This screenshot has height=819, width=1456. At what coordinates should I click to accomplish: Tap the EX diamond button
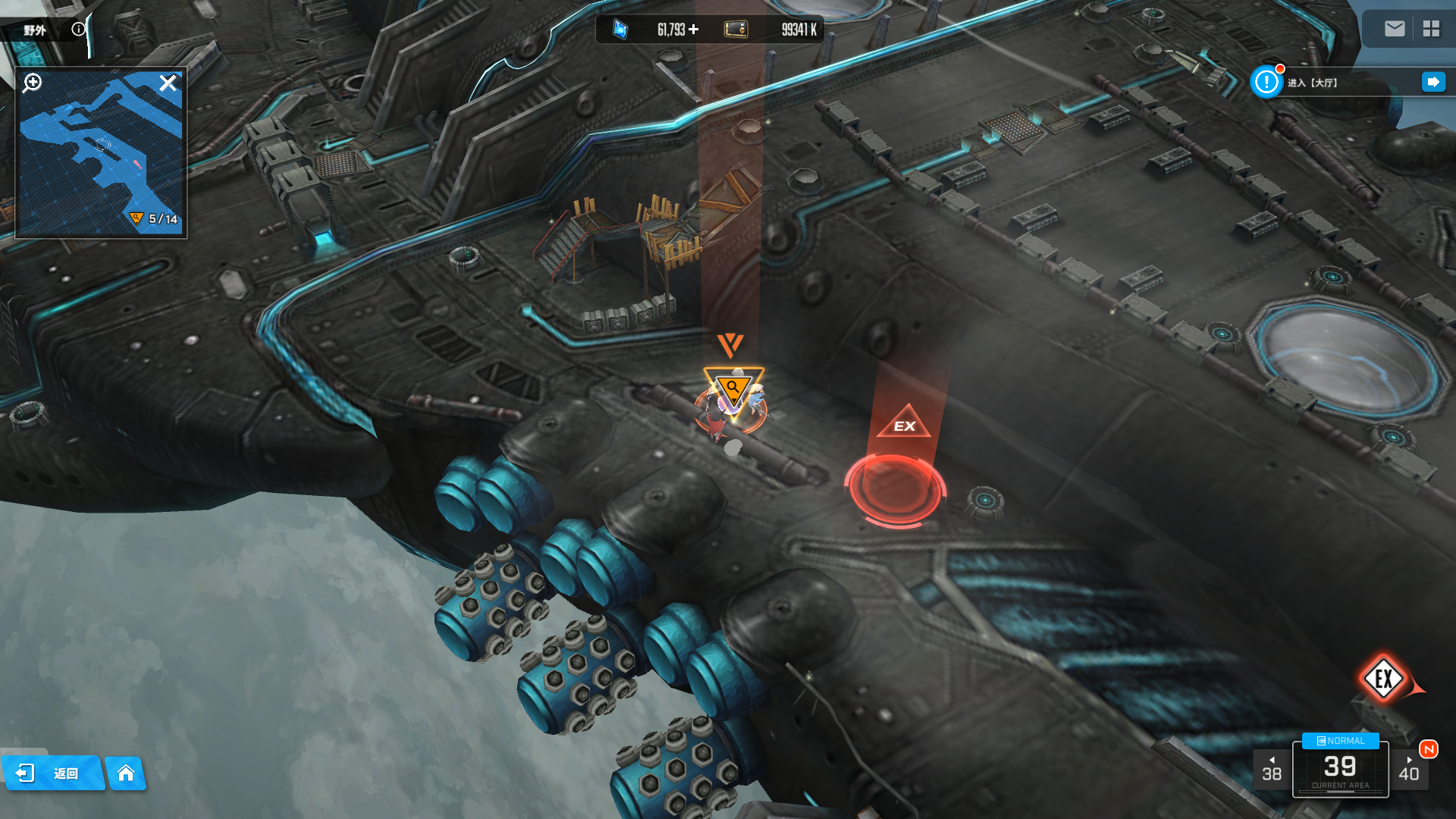click(x=1383, y=679)
